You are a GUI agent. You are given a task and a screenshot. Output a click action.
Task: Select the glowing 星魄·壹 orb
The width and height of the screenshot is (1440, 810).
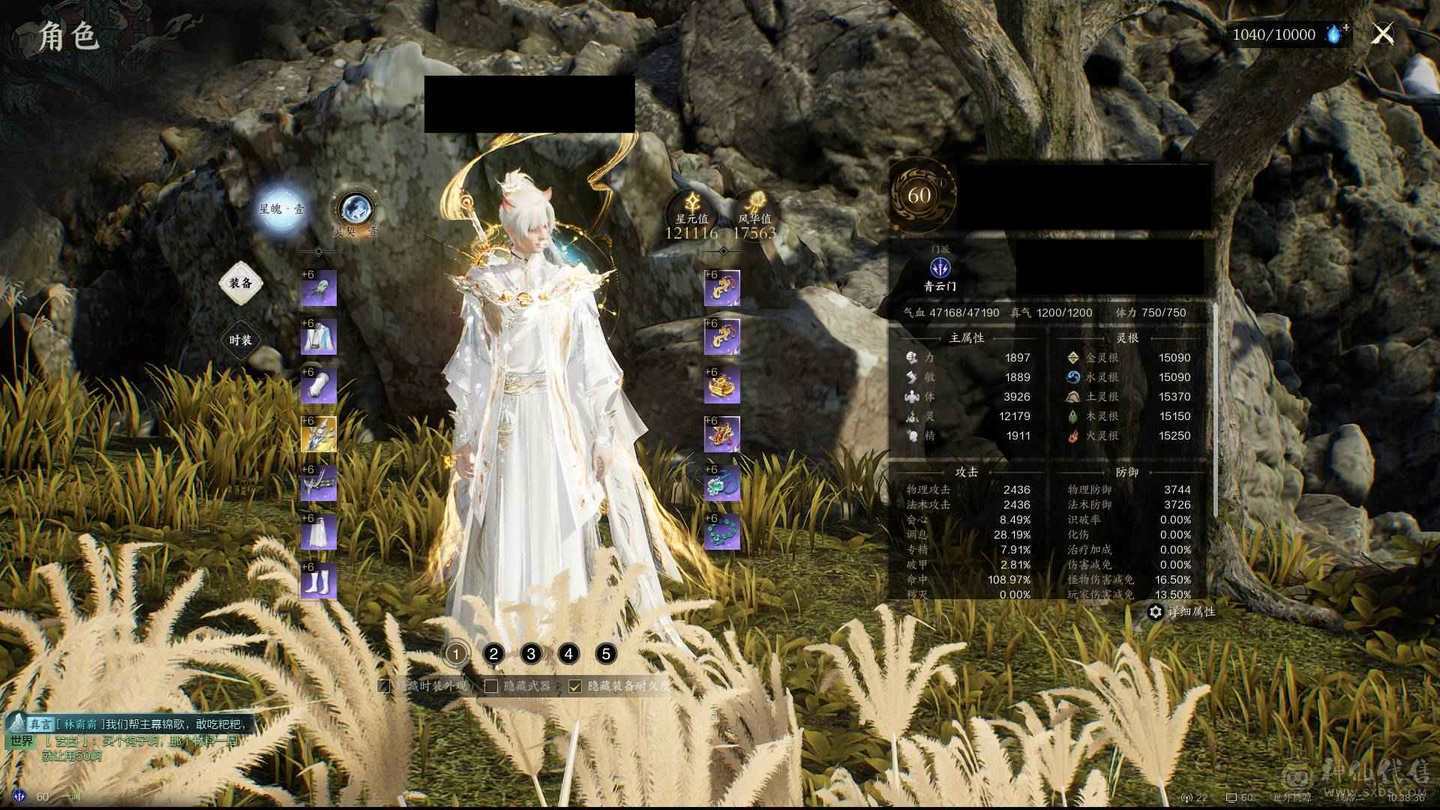[x=281, y=209]
